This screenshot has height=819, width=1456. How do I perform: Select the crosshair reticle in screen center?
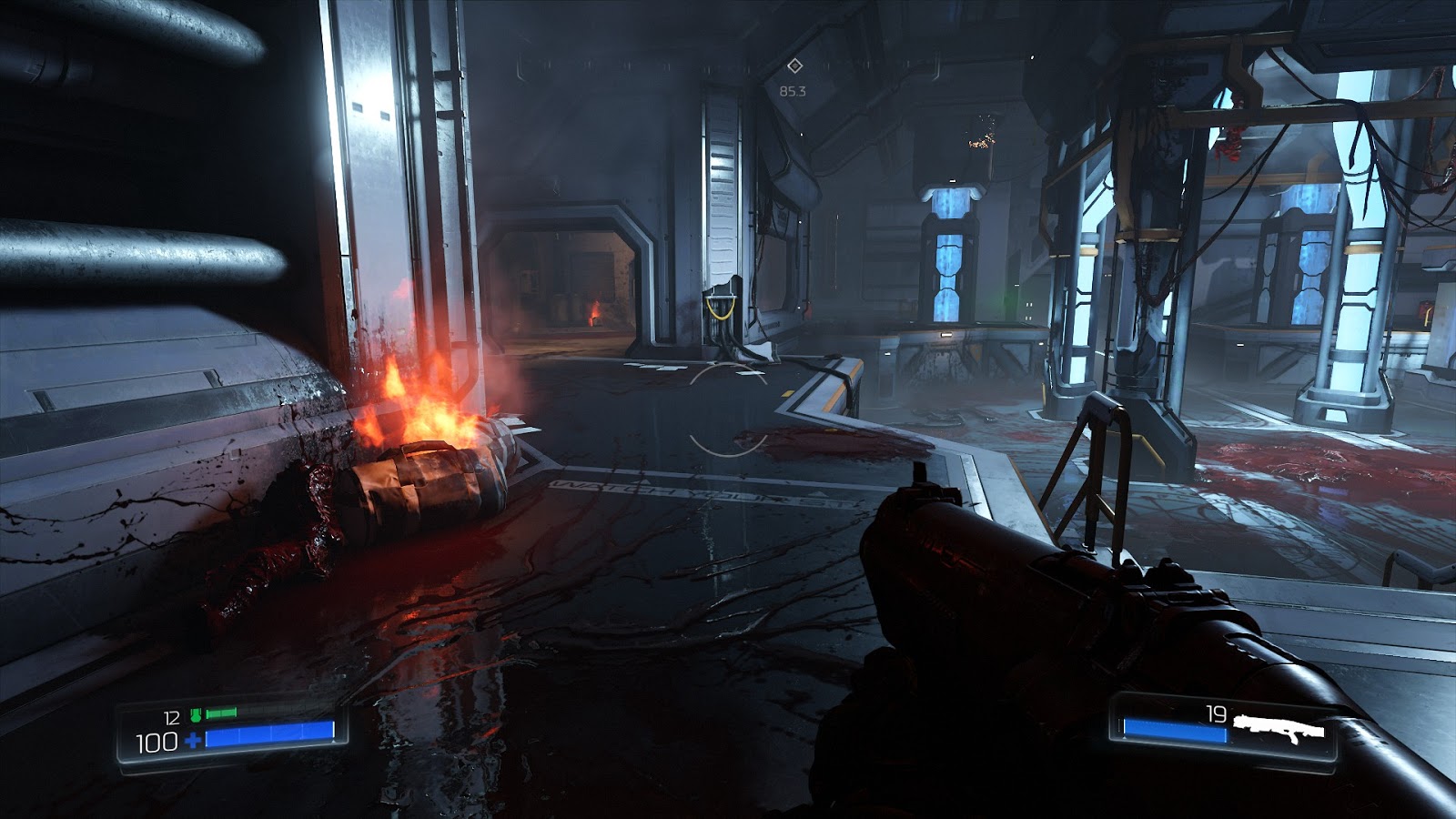coord(728,409)
